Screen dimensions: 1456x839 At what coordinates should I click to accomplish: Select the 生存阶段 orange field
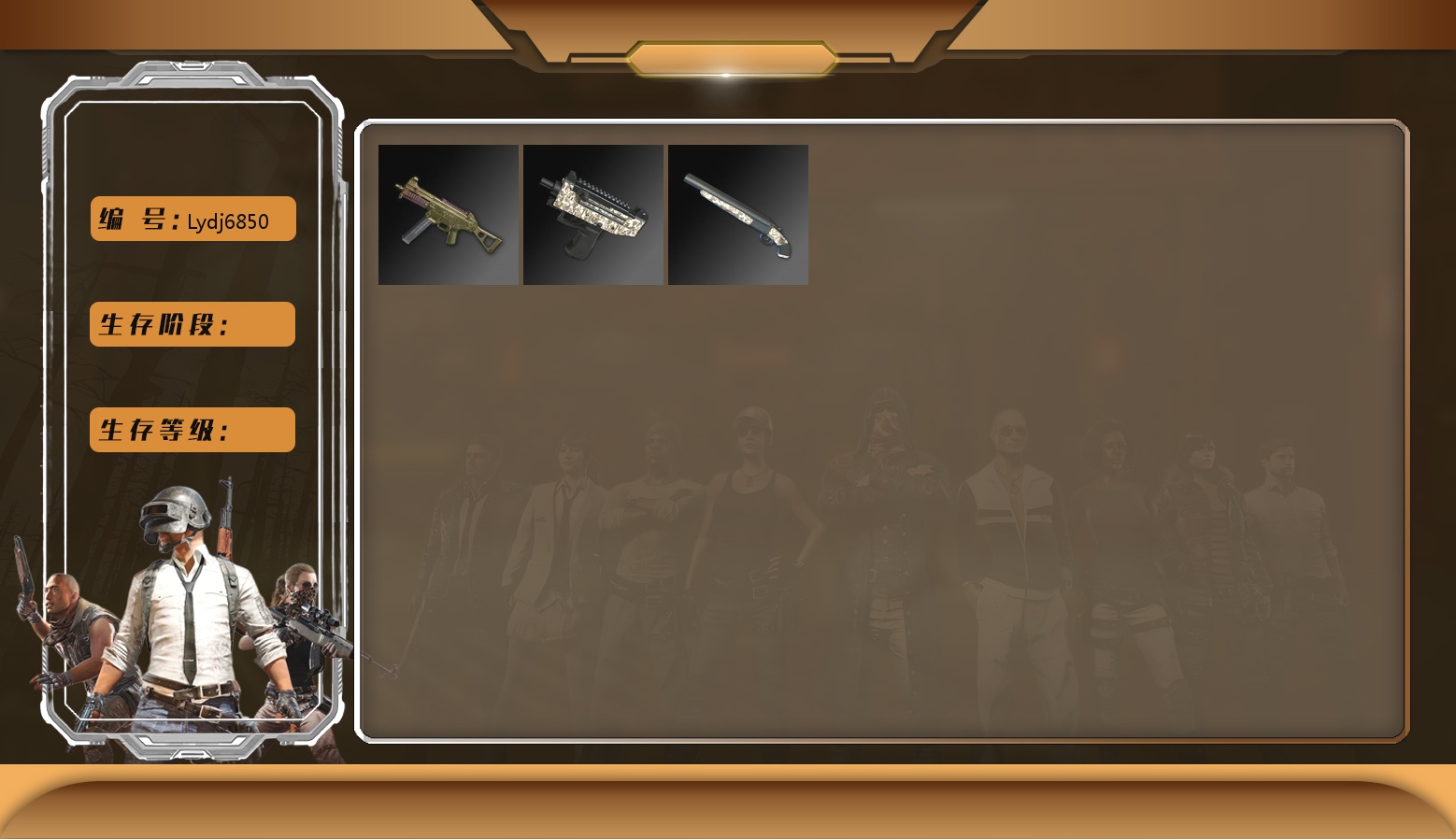(x=193, y=324)
